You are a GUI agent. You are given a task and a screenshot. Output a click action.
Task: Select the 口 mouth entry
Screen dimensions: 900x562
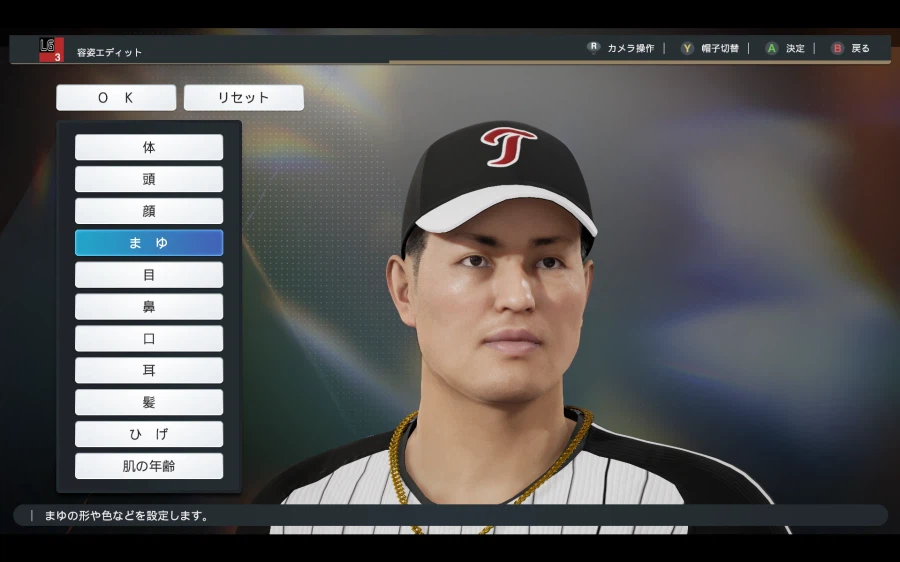tap(149, 339)
